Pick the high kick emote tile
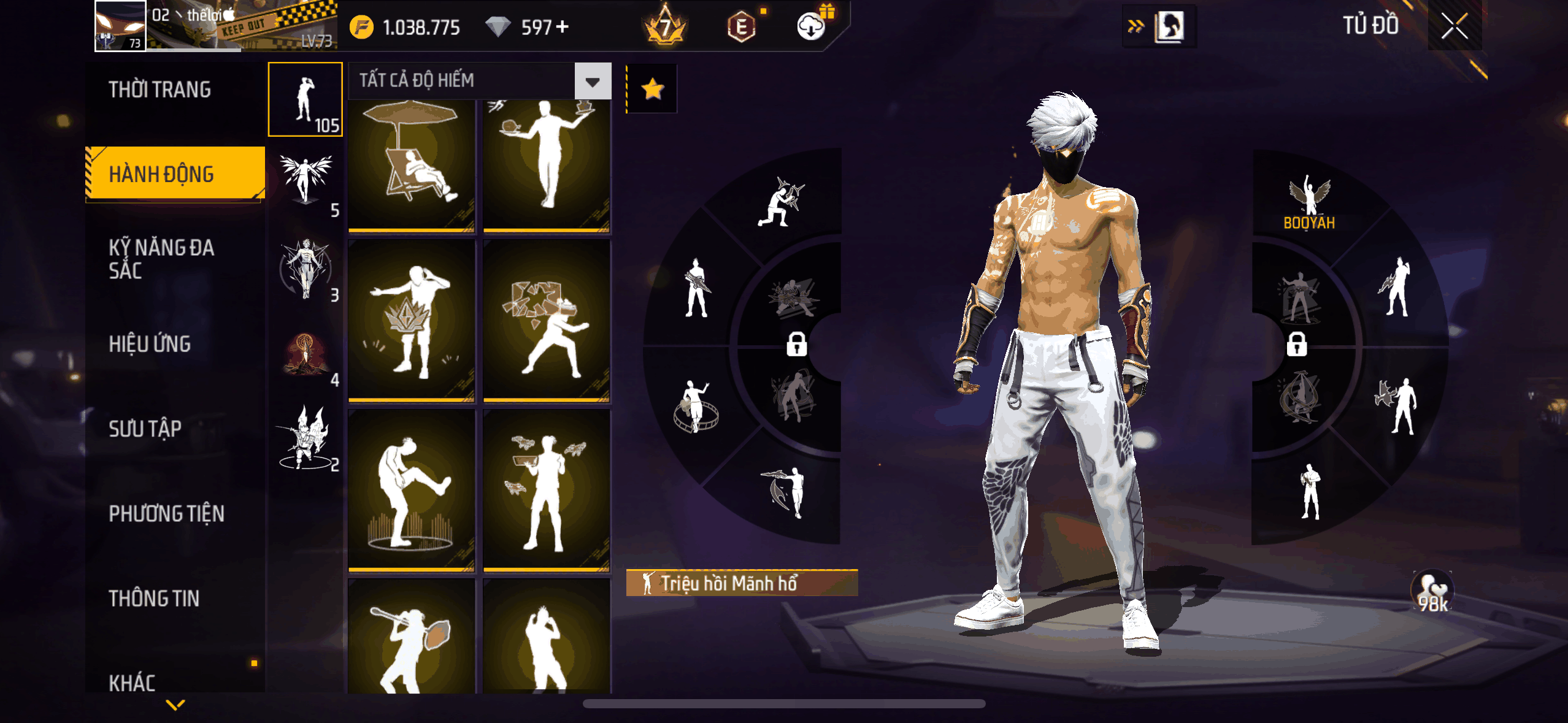This screenshot has width=1568, height=723. coord(412,491)
